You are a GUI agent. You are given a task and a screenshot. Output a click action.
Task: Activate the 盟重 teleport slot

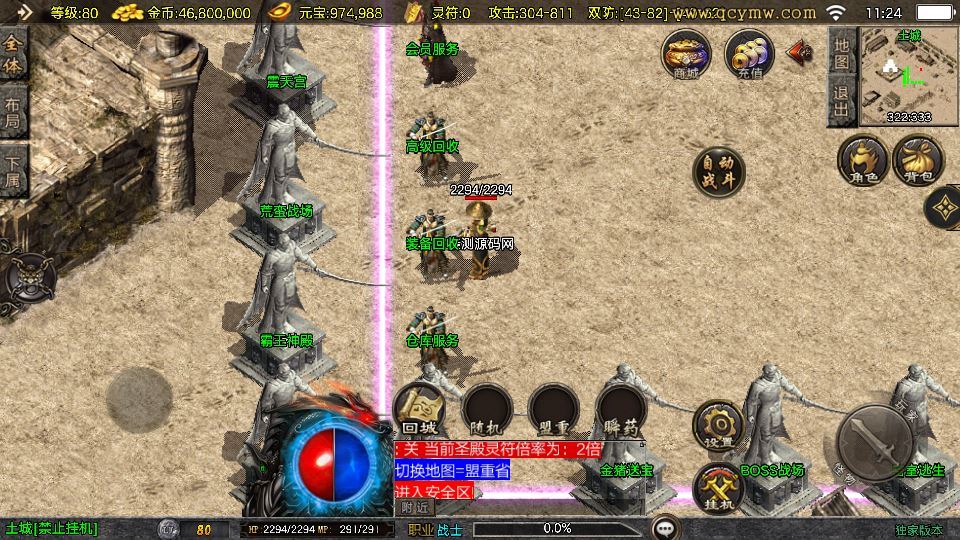[x=554, y=410]
